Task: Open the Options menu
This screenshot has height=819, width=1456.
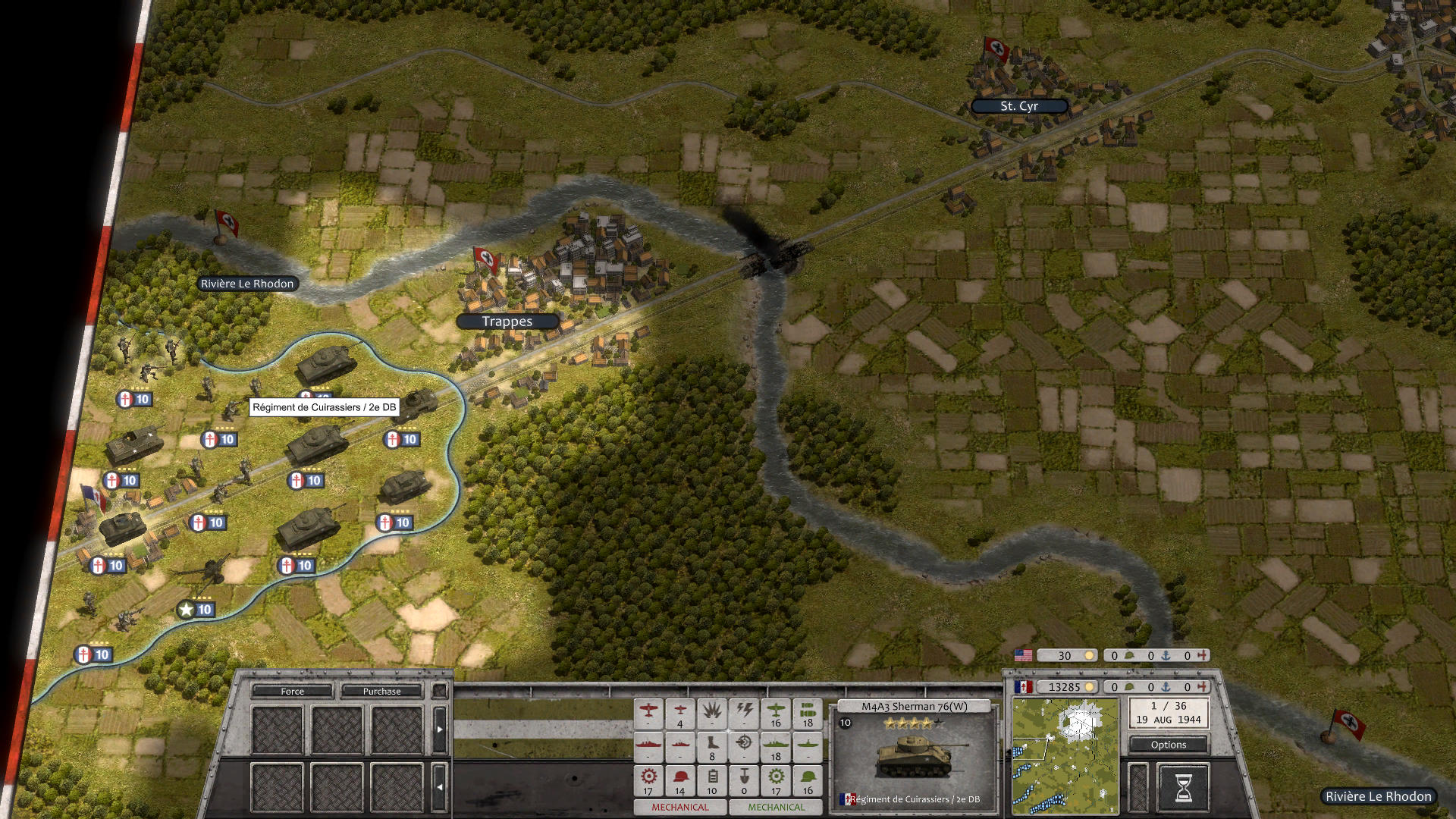Action: pyautogui.click(x=1168, y=745)
